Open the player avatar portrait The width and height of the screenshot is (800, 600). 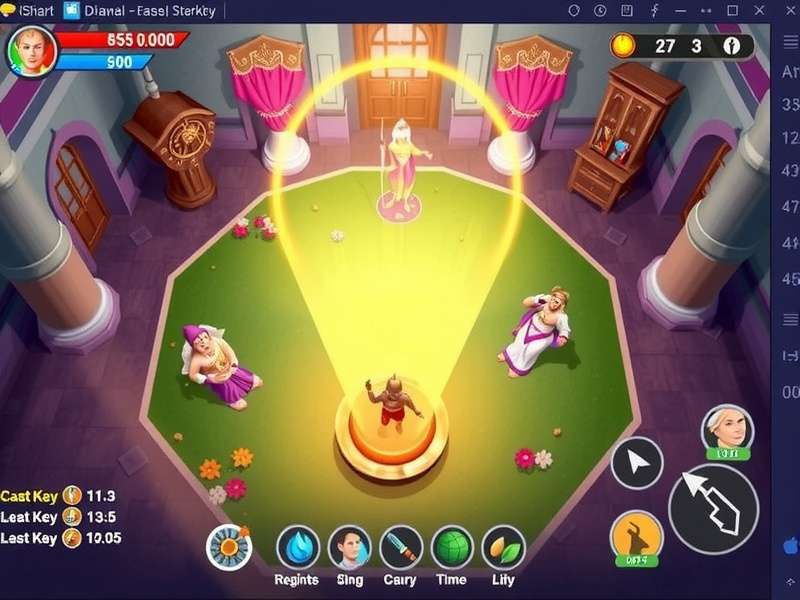(31, 50)
